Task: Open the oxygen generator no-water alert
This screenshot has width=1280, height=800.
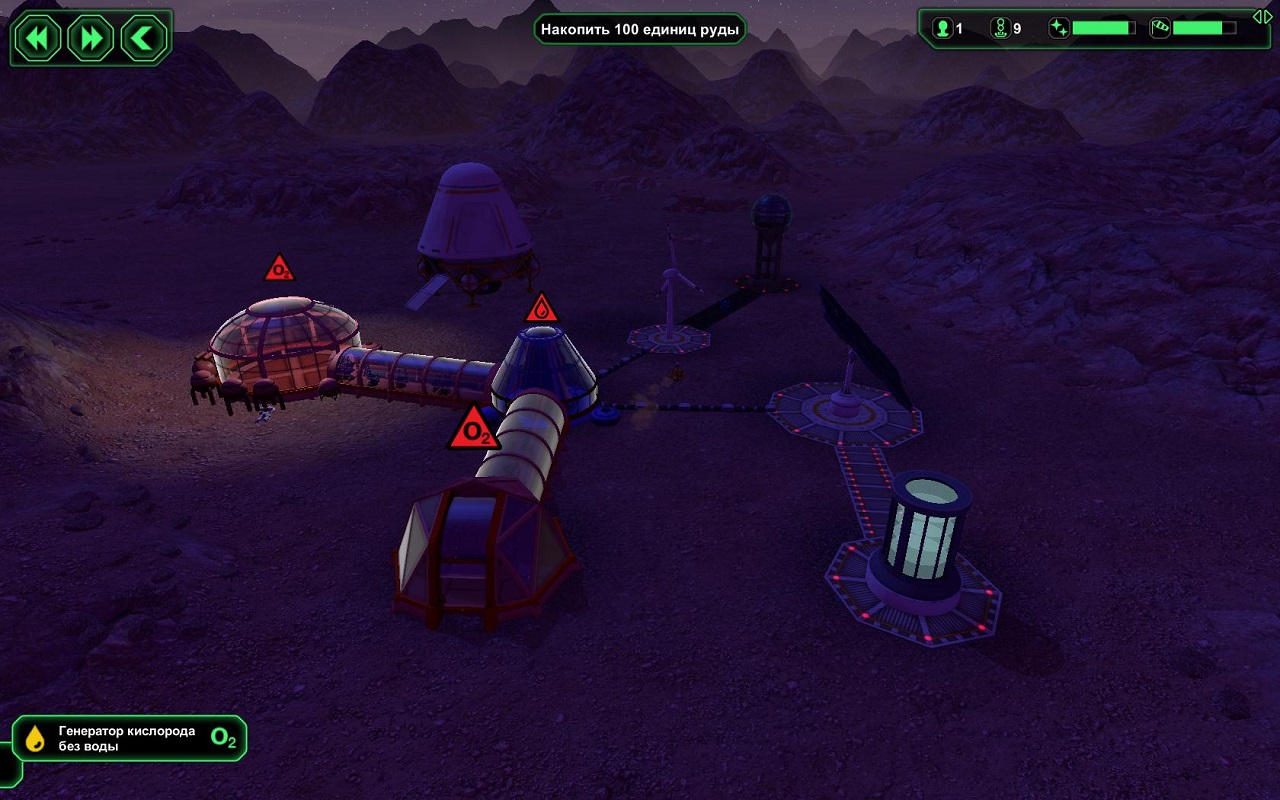Action: [x=130, y=739]
